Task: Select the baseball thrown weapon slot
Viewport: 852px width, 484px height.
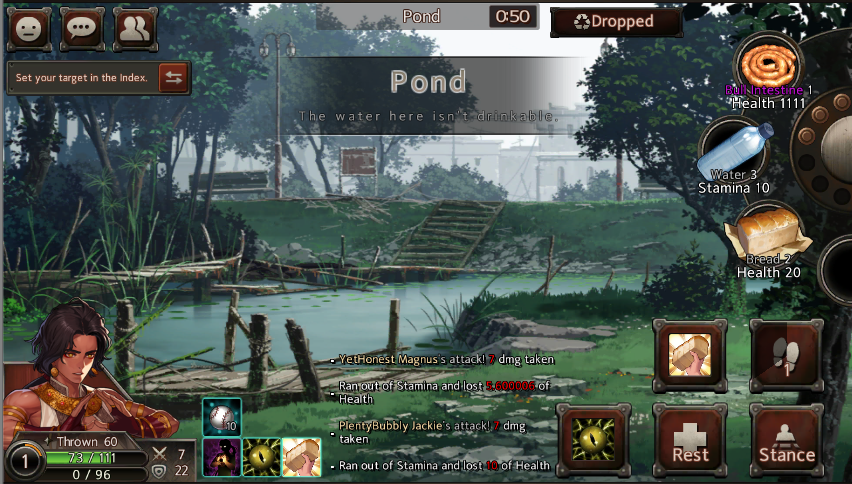Action: (221, 417)
